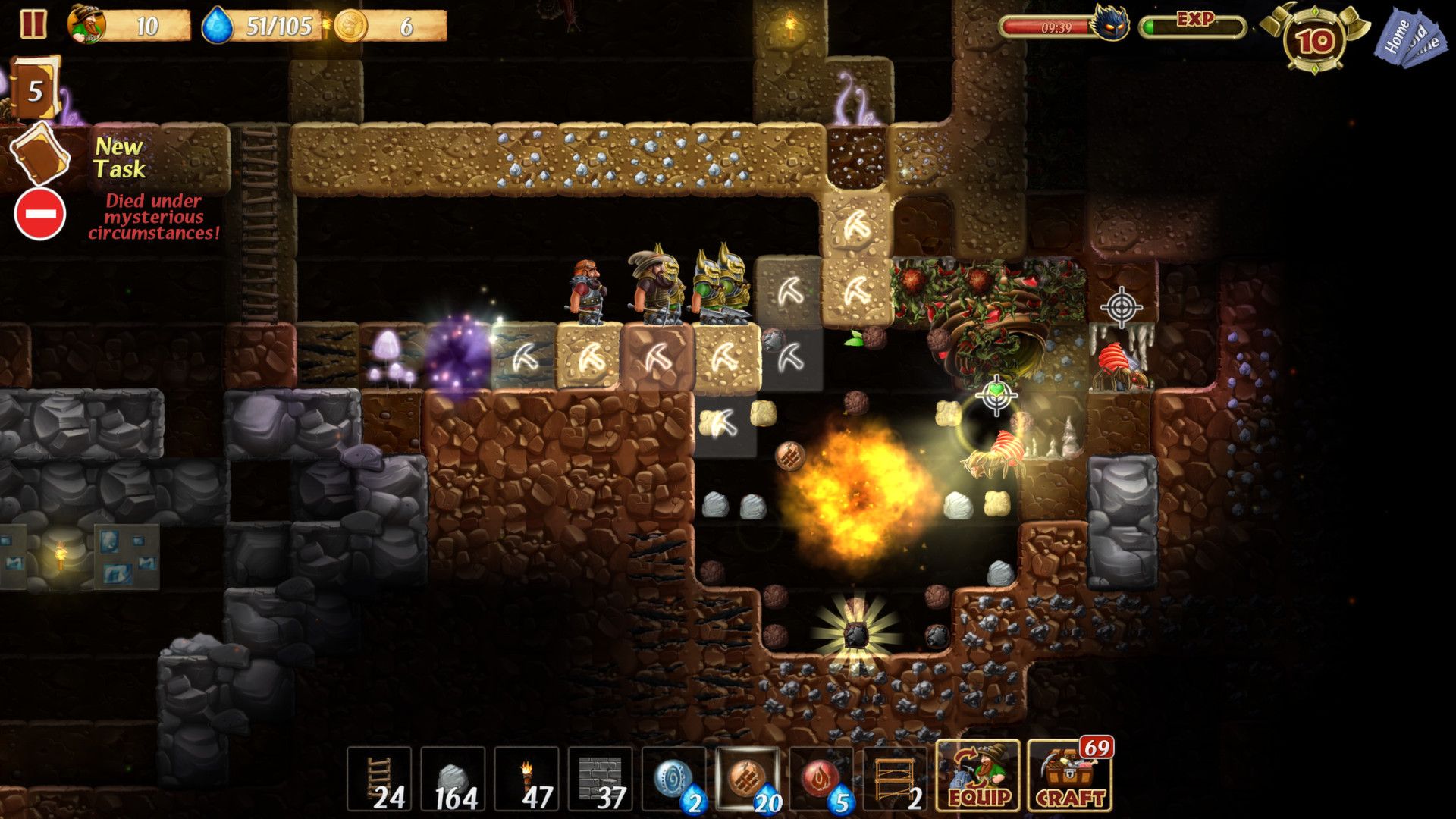Open the red death notification icon
1456x819 pixels.
click(x=40, y=215)
